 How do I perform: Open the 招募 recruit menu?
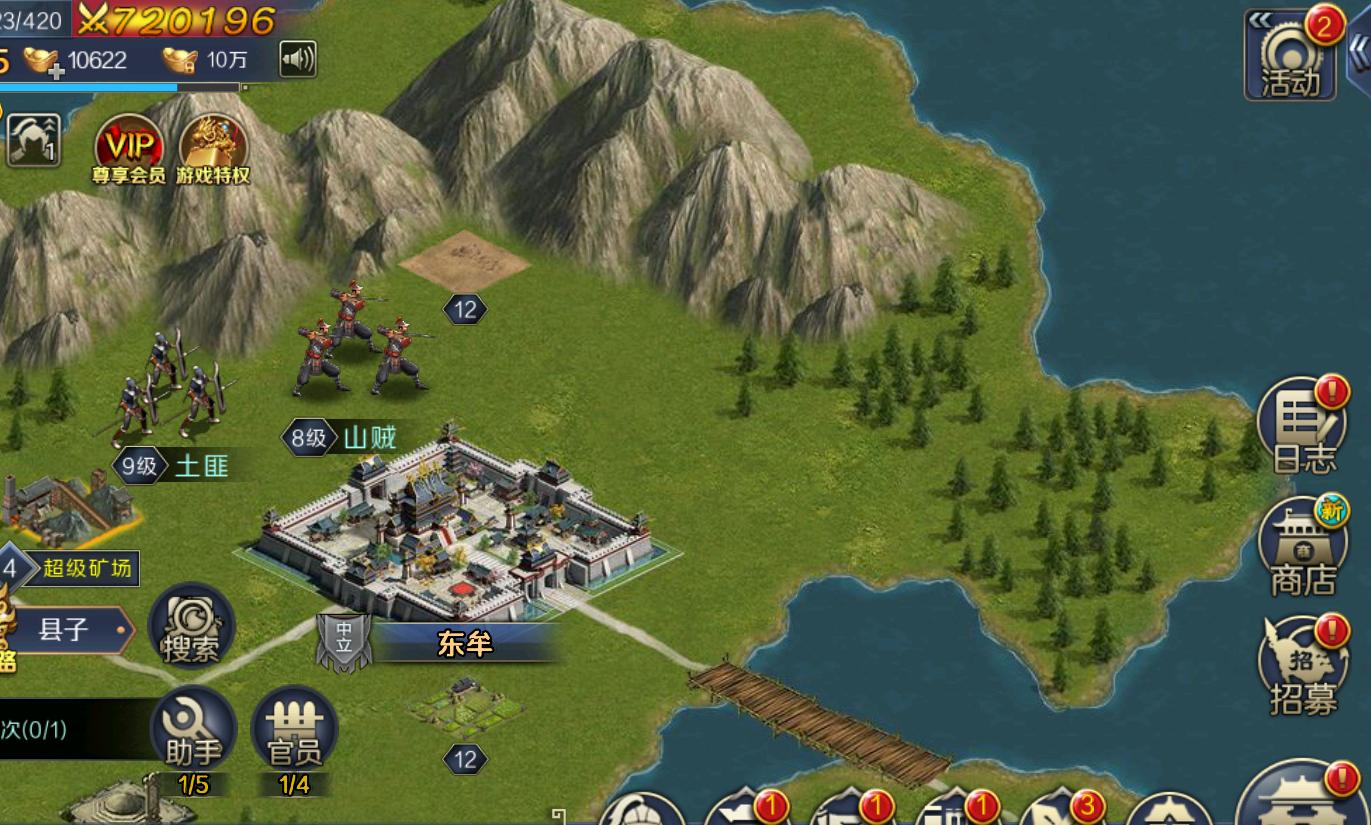(1304, 666)
